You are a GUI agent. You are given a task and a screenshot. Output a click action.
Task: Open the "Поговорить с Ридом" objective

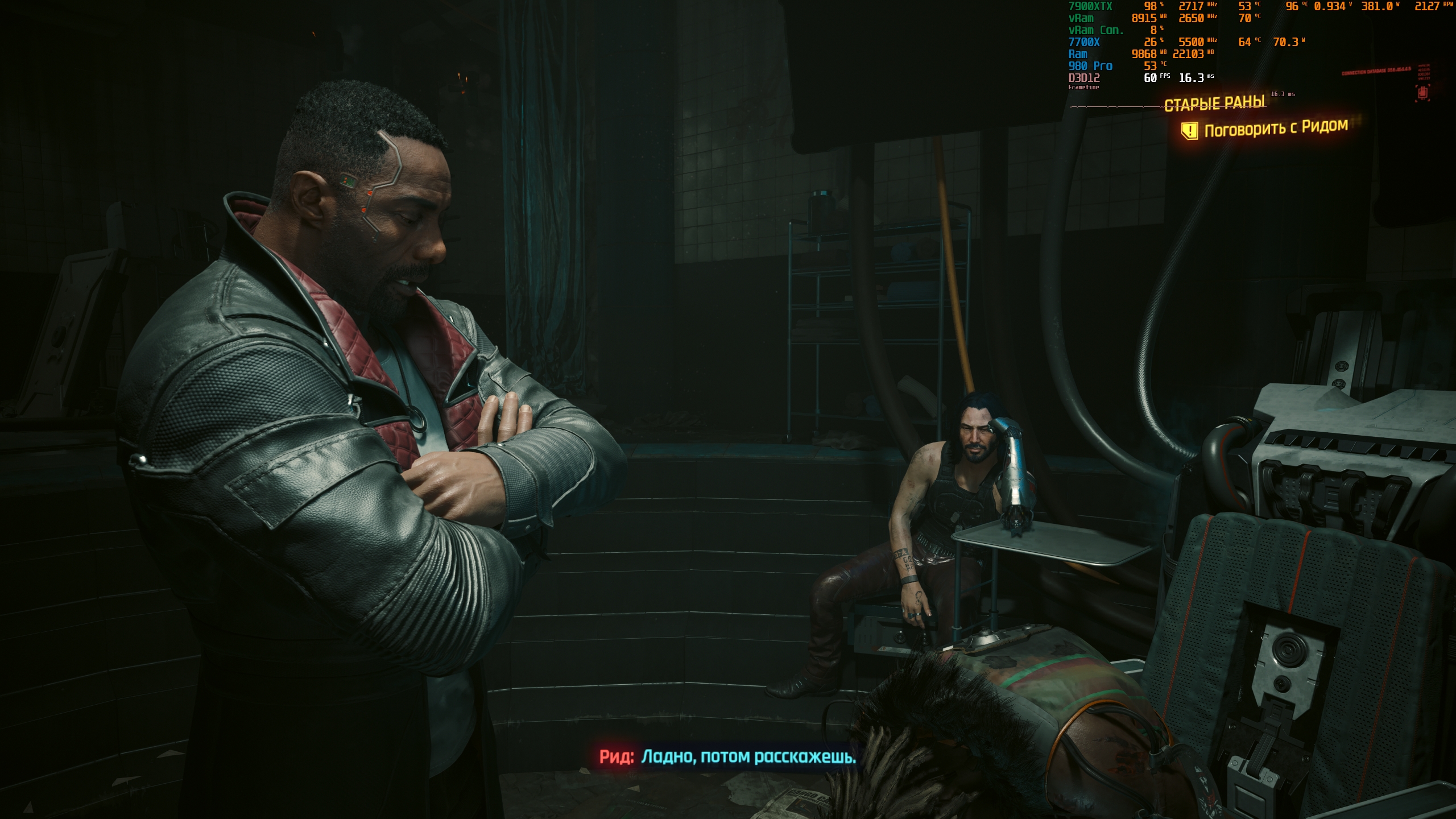(x=1276, y=129)
